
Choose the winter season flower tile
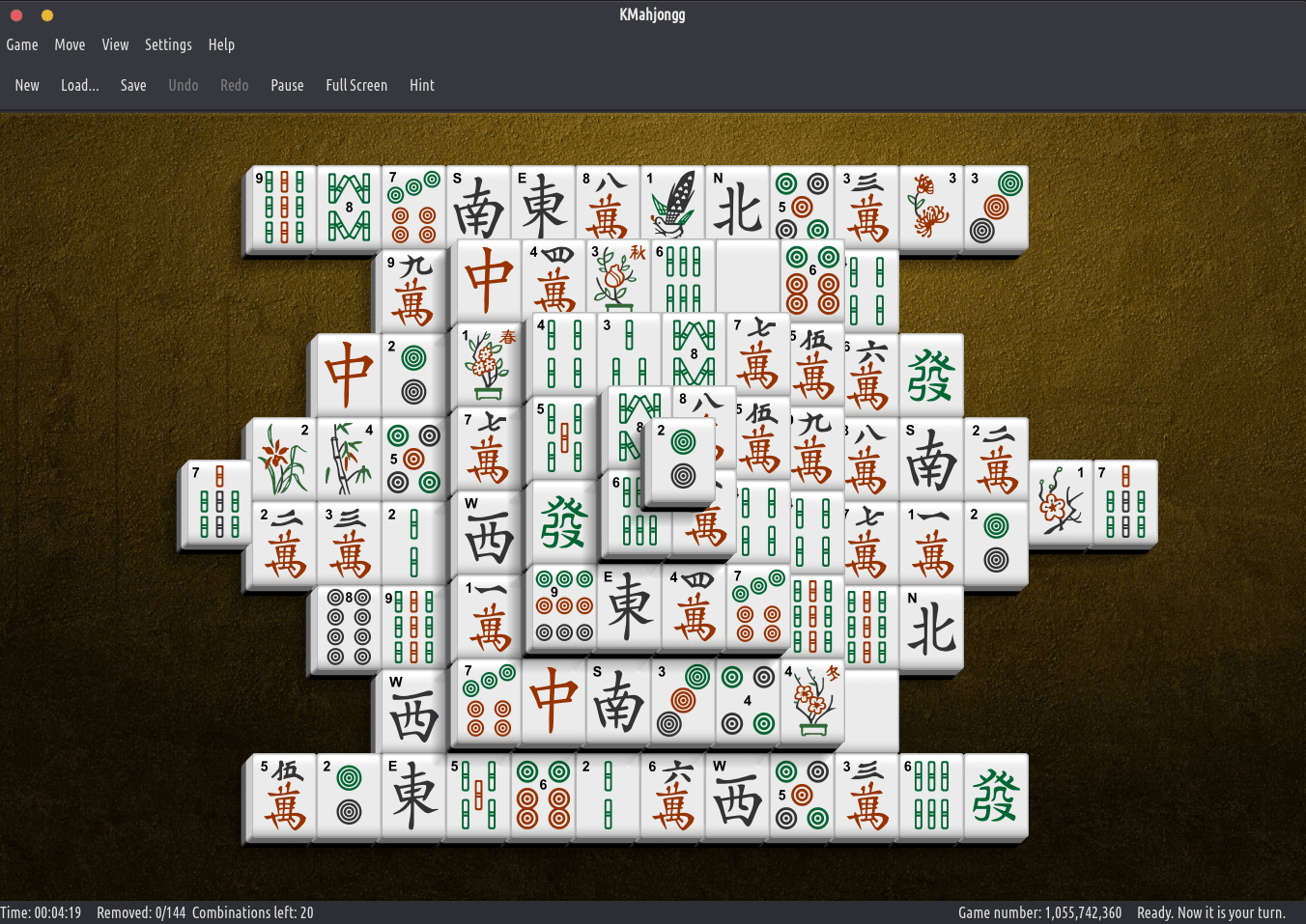(x=811, y=702)
